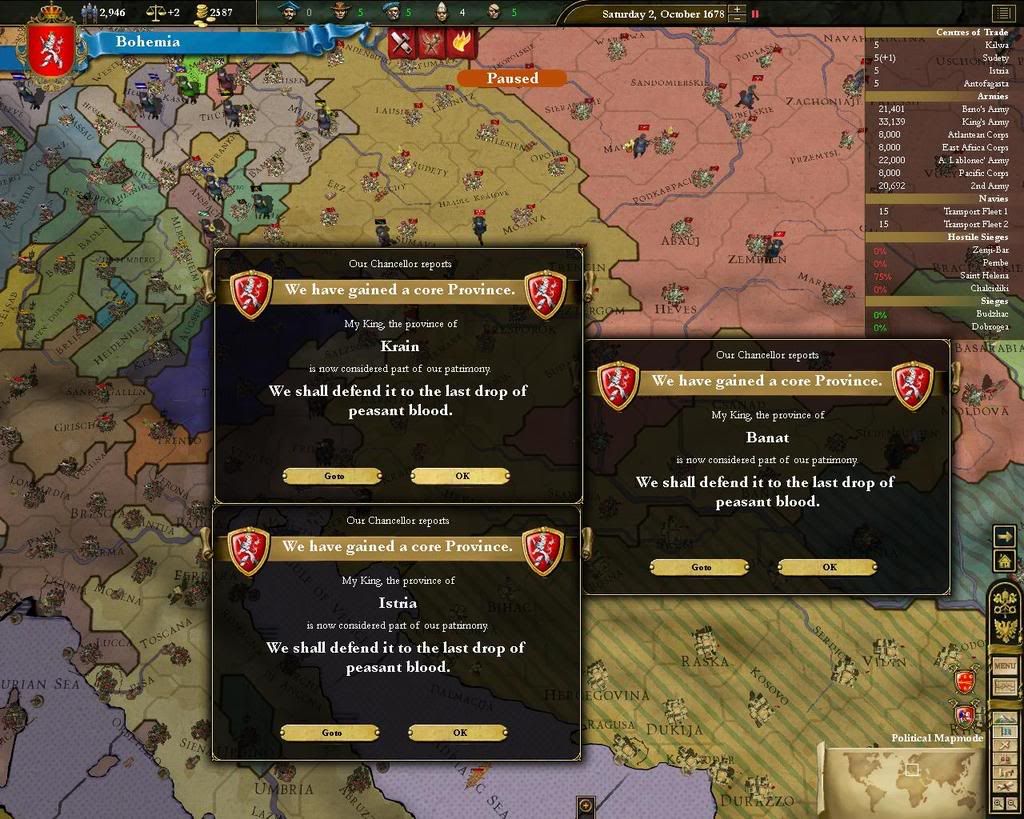Screen dimensions: 1024x819
Task: Toggle the outliner list icon
Action: tap(1002, 13)
